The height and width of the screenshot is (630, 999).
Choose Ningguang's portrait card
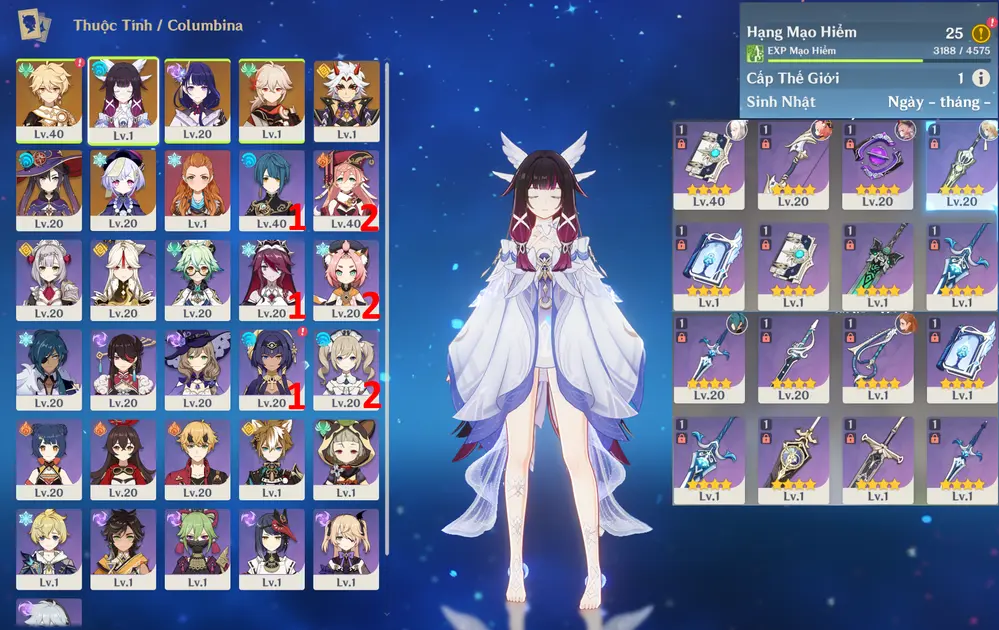point(123,273)
